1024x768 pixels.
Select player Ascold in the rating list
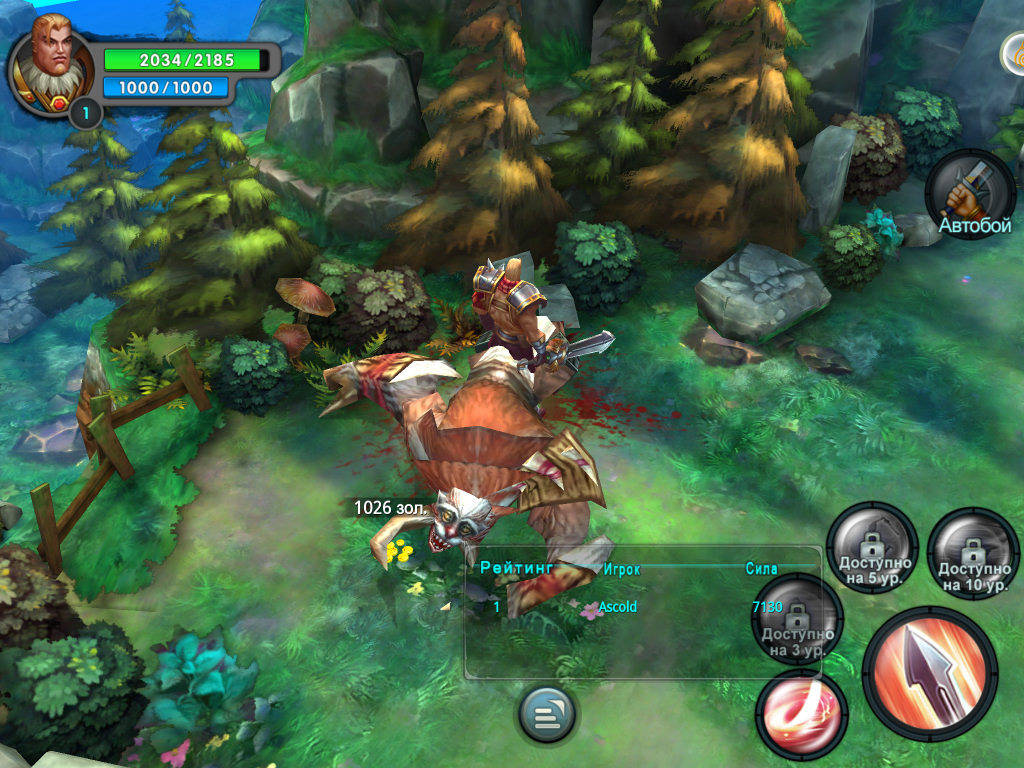(x=617, y=607)
